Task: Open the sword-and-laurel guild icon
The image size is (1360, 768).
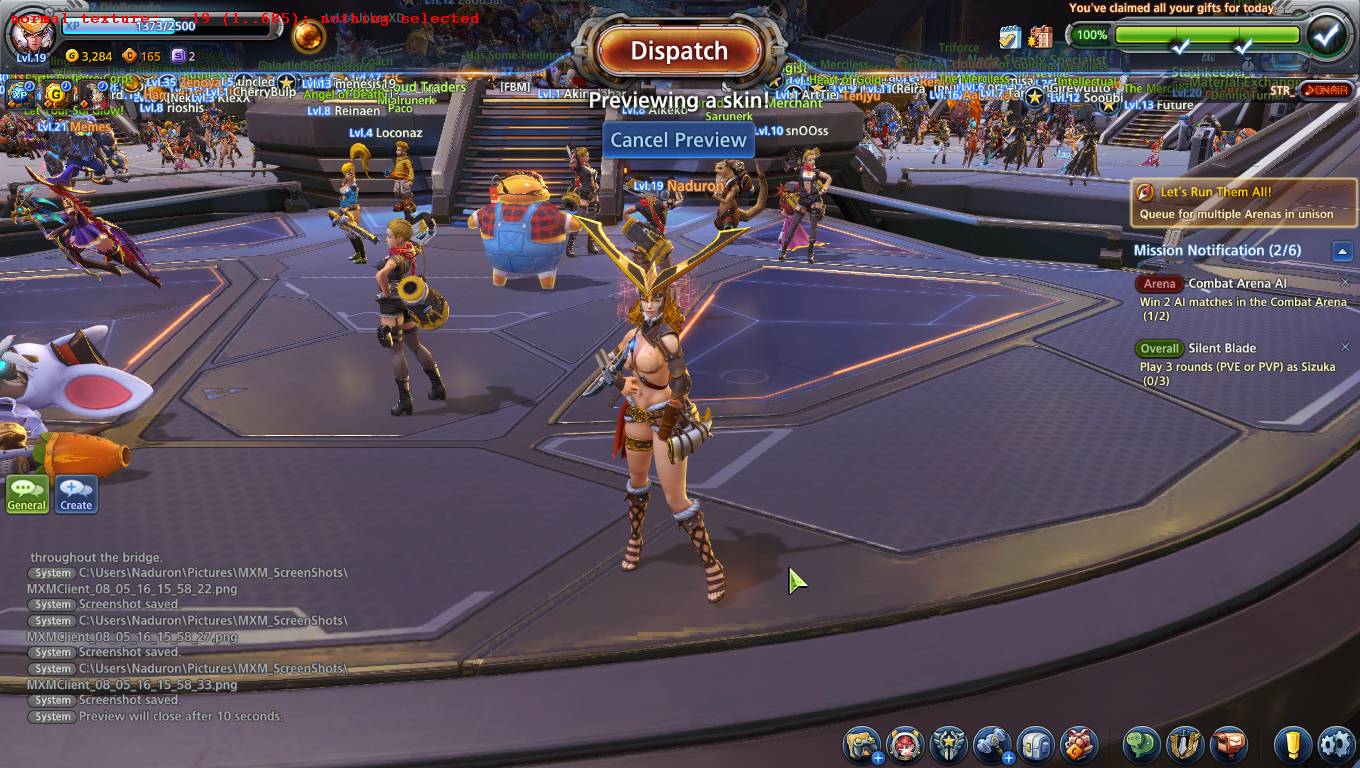Action: click(1185, 745)
